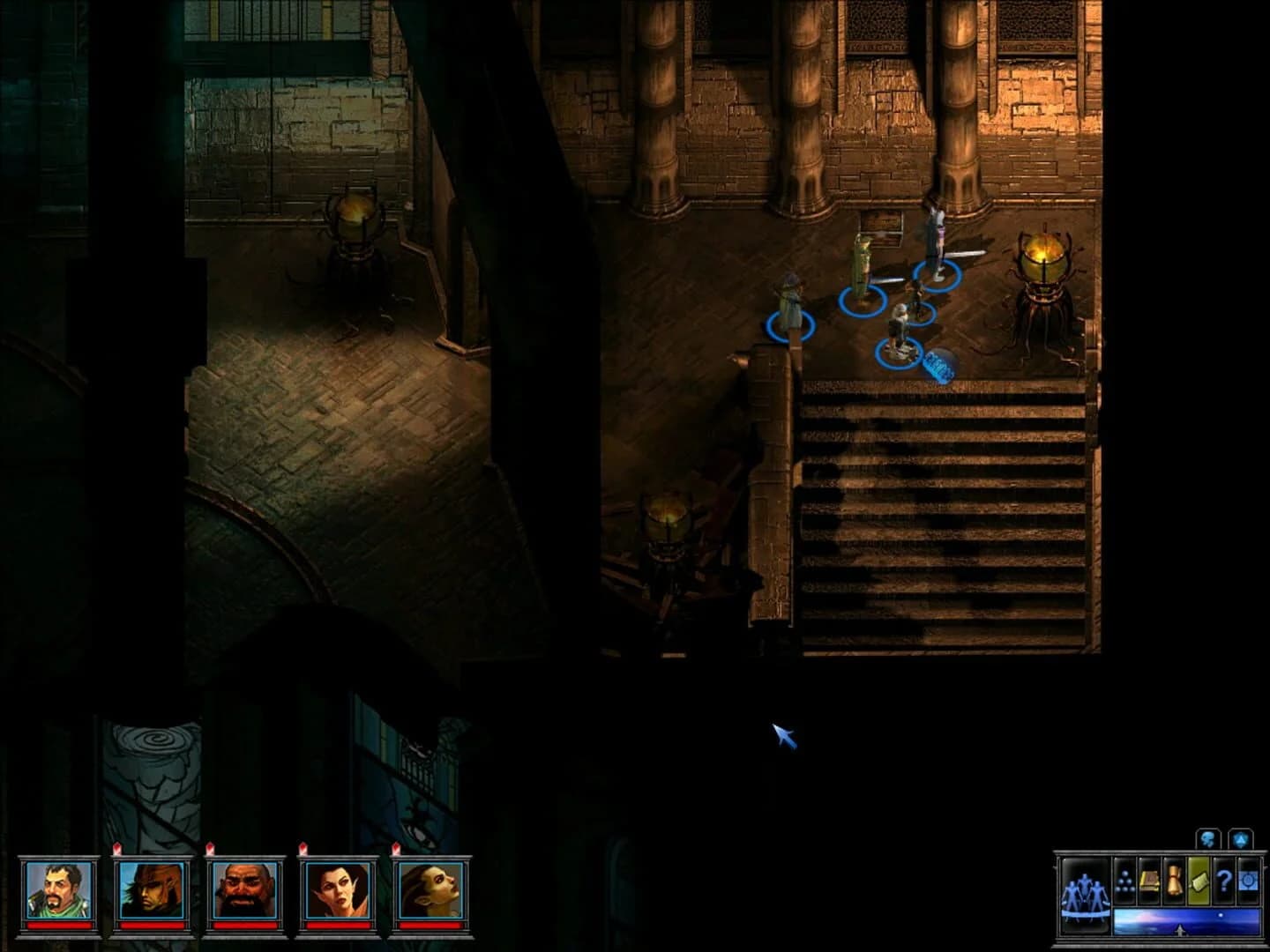Toggle the flame indicator above the first portrait

(x=118, y=848)
